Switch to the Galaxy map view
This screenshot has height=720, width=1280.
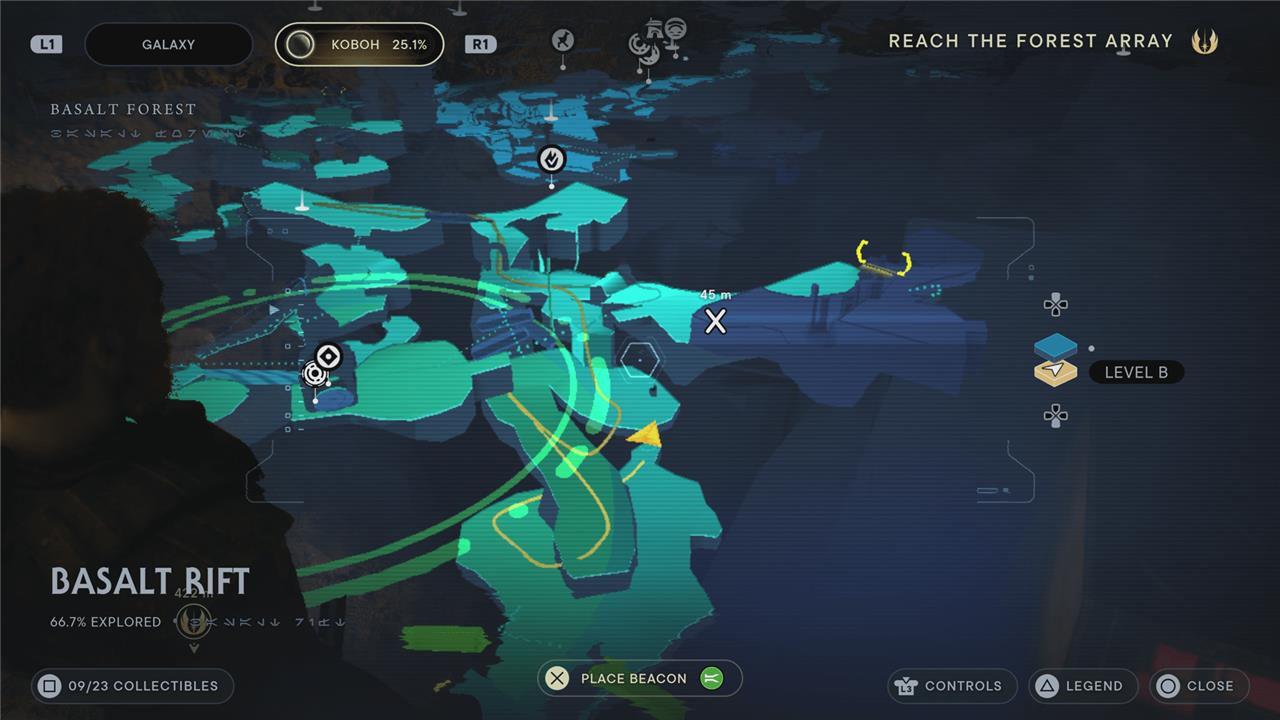click(x=168, y=45)
